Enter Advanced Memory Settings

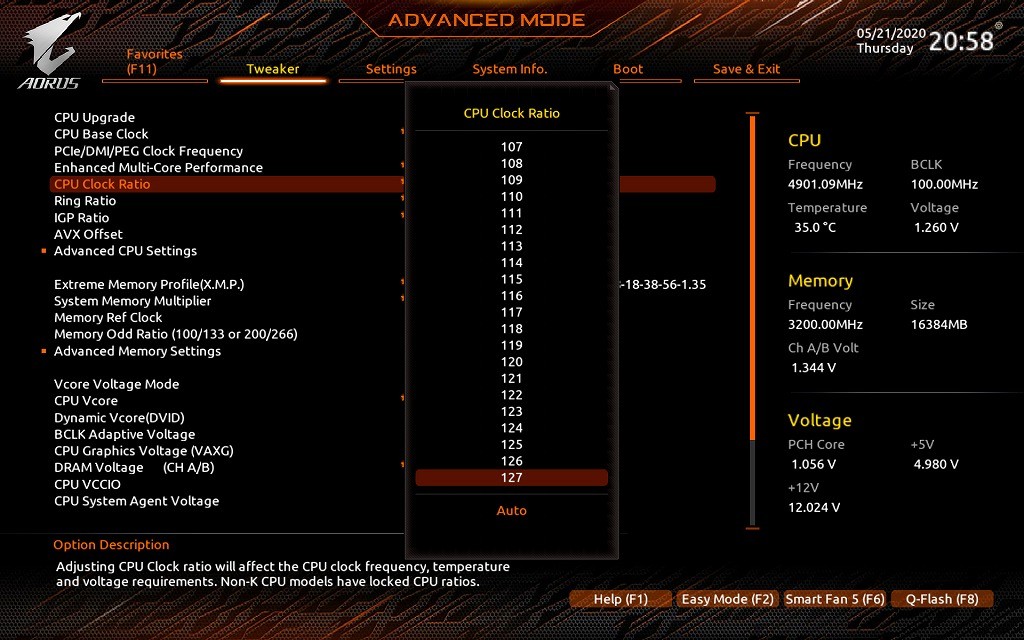tap(137, 351)
